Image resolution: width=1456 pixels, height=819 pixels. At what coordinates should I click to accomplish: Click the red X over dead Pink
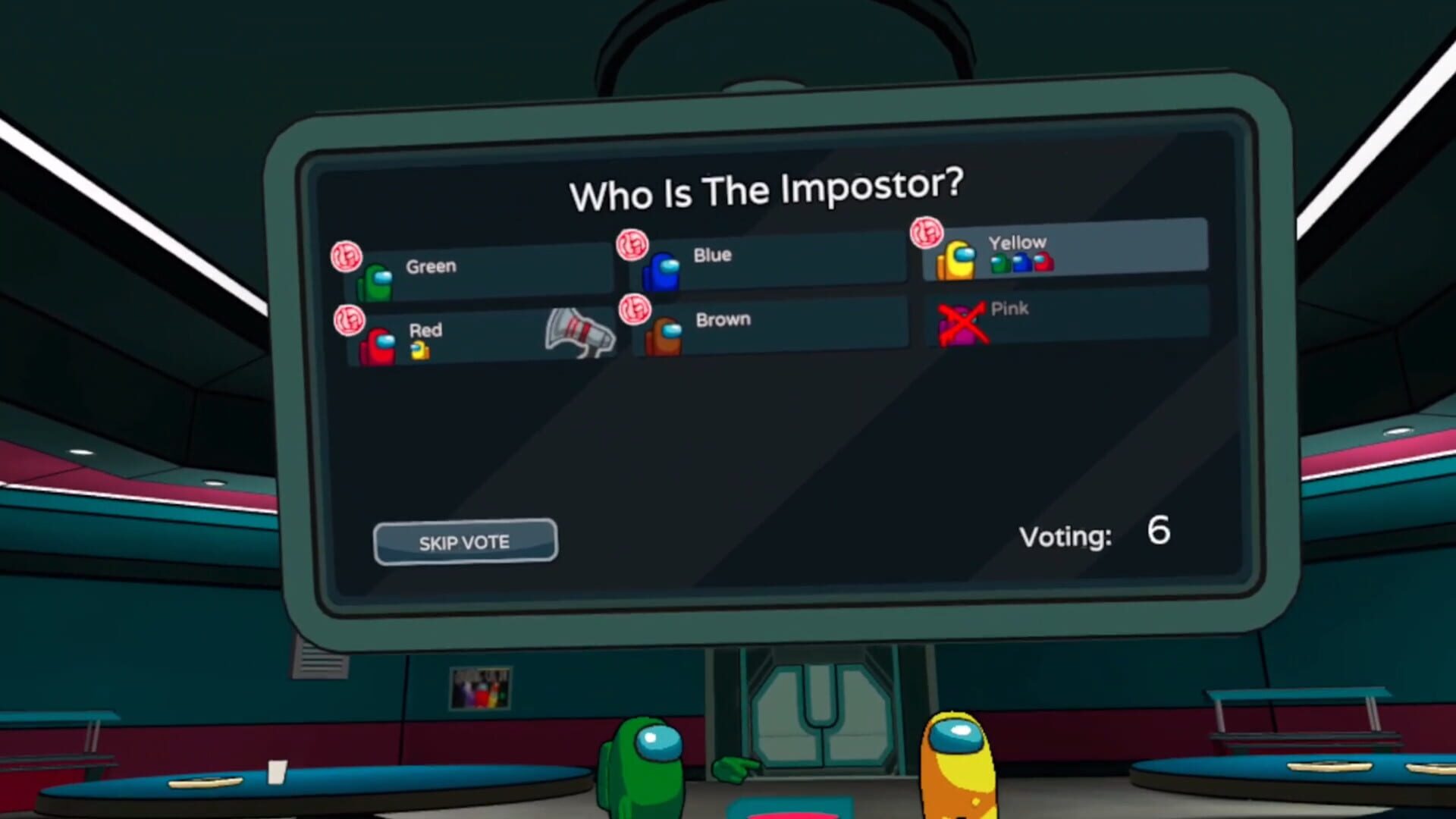(x=965, y=324)
